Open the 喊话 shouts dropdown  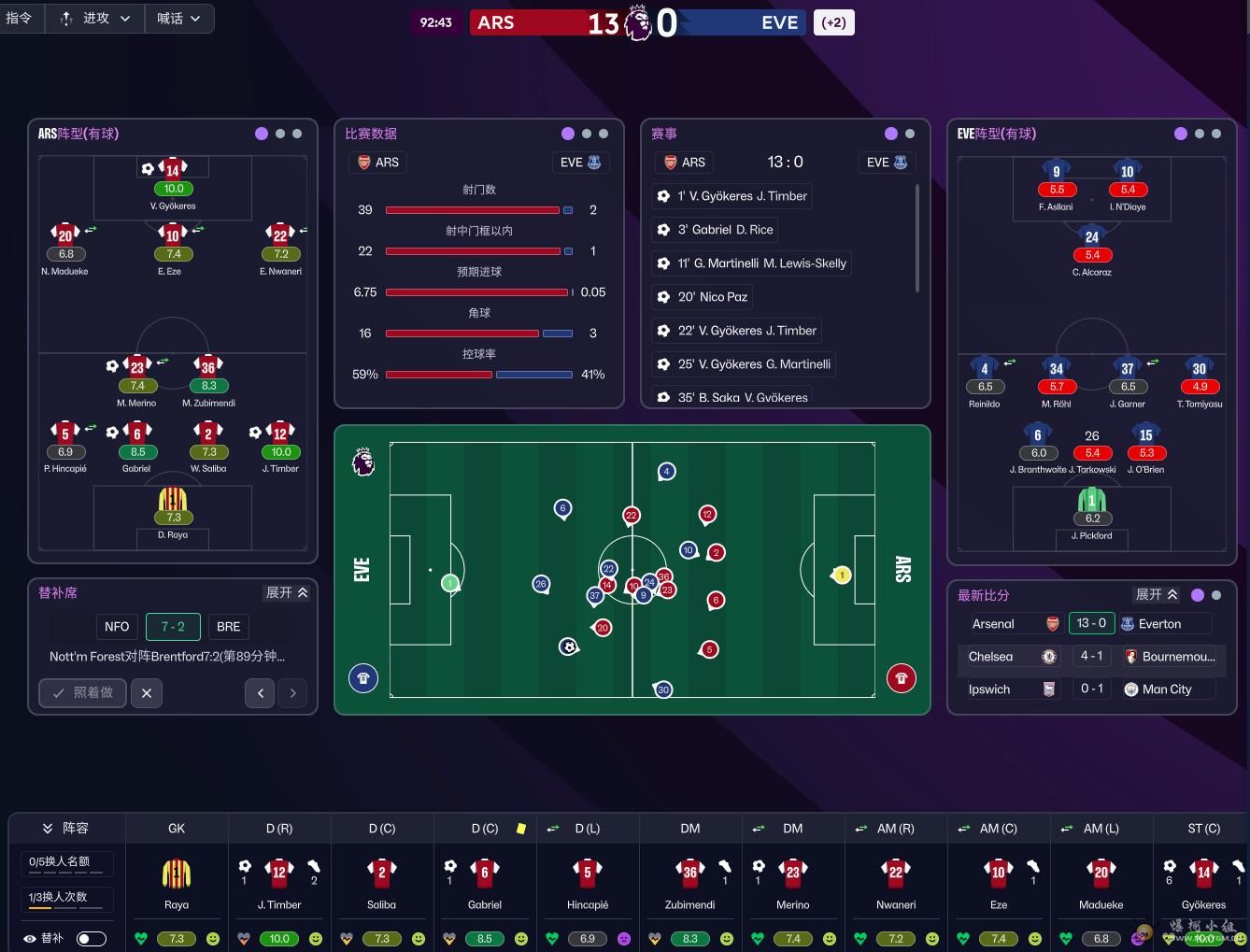[x=178, y=19]
